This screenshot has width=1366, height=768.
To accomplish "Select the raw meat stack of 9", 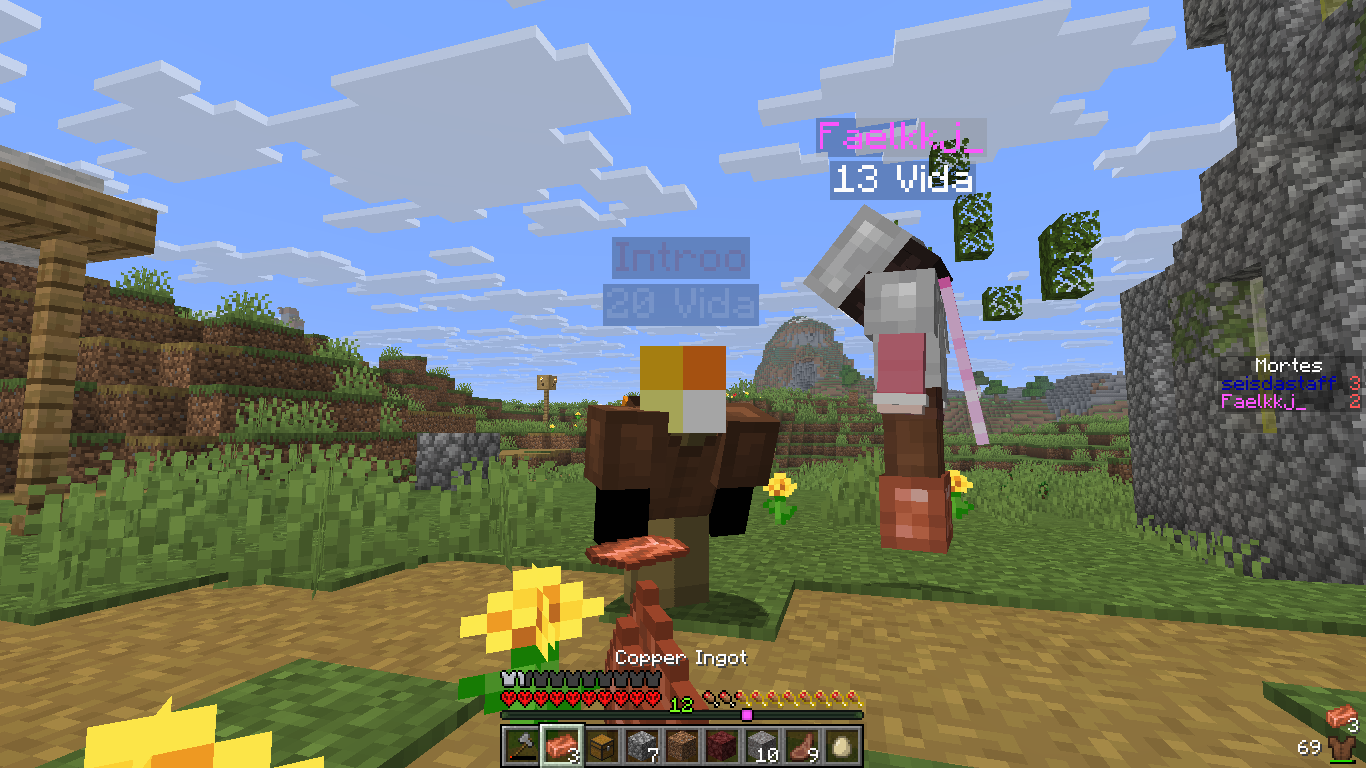I will [x=802, y=746].
